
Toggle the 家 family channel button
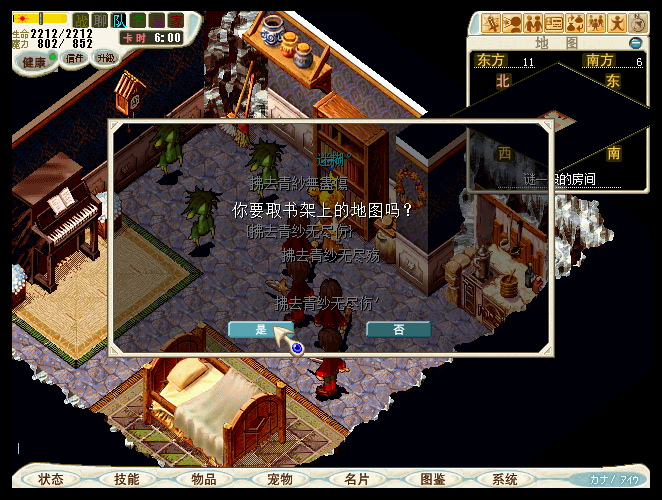pyautogui.click(x=176, y=20)
